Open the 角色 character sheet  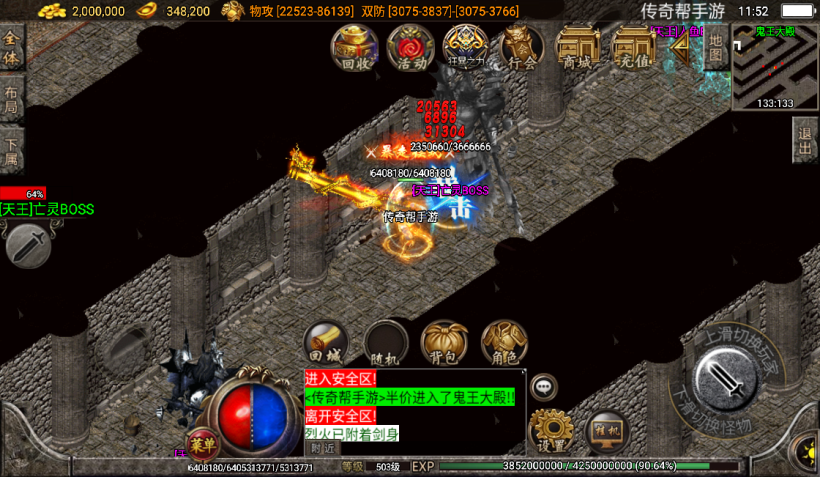click(x=504, y=342)
